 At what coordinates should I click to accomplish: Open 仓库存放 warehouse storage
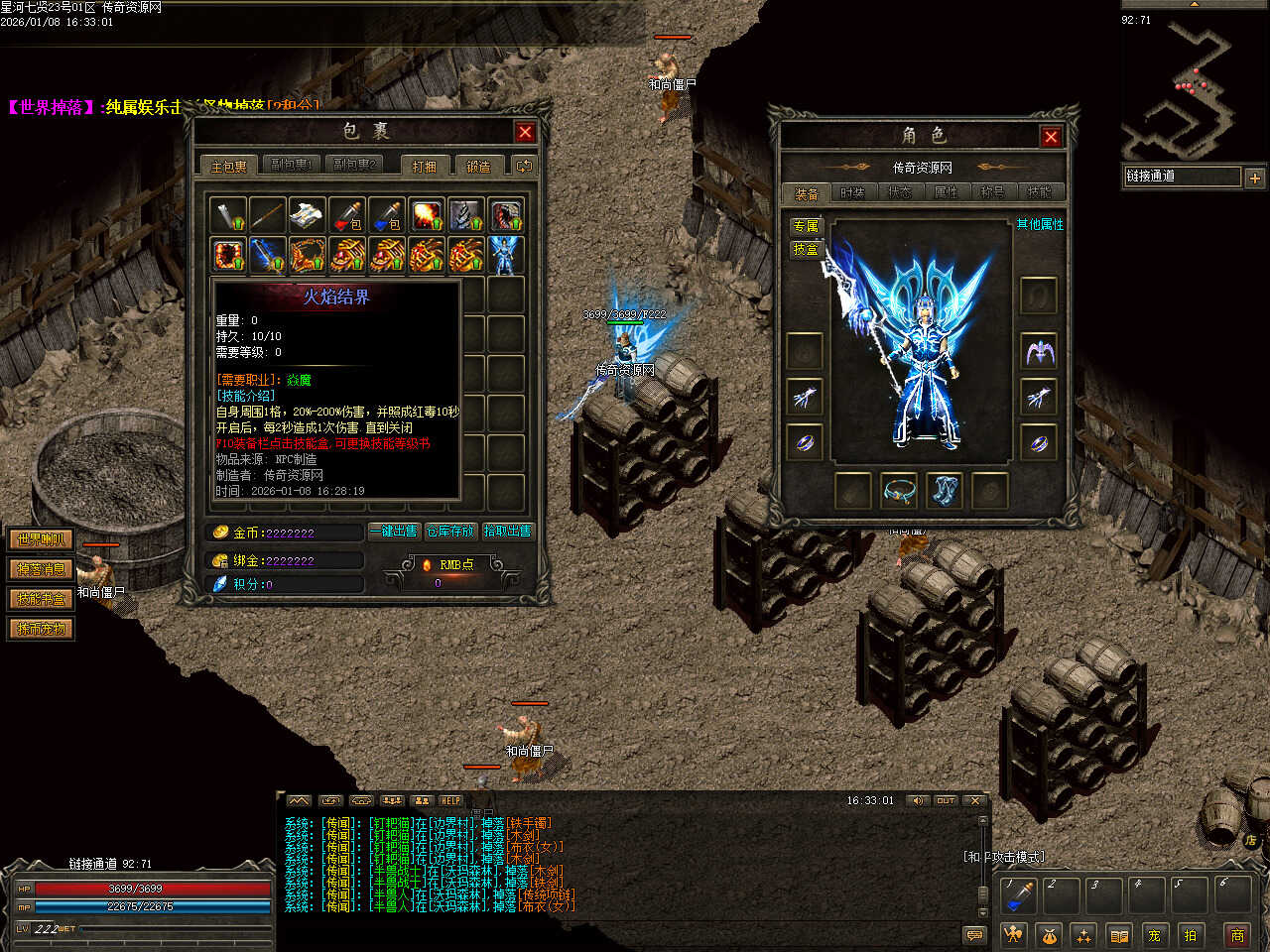pyautogui.click(x=450, y=532)
